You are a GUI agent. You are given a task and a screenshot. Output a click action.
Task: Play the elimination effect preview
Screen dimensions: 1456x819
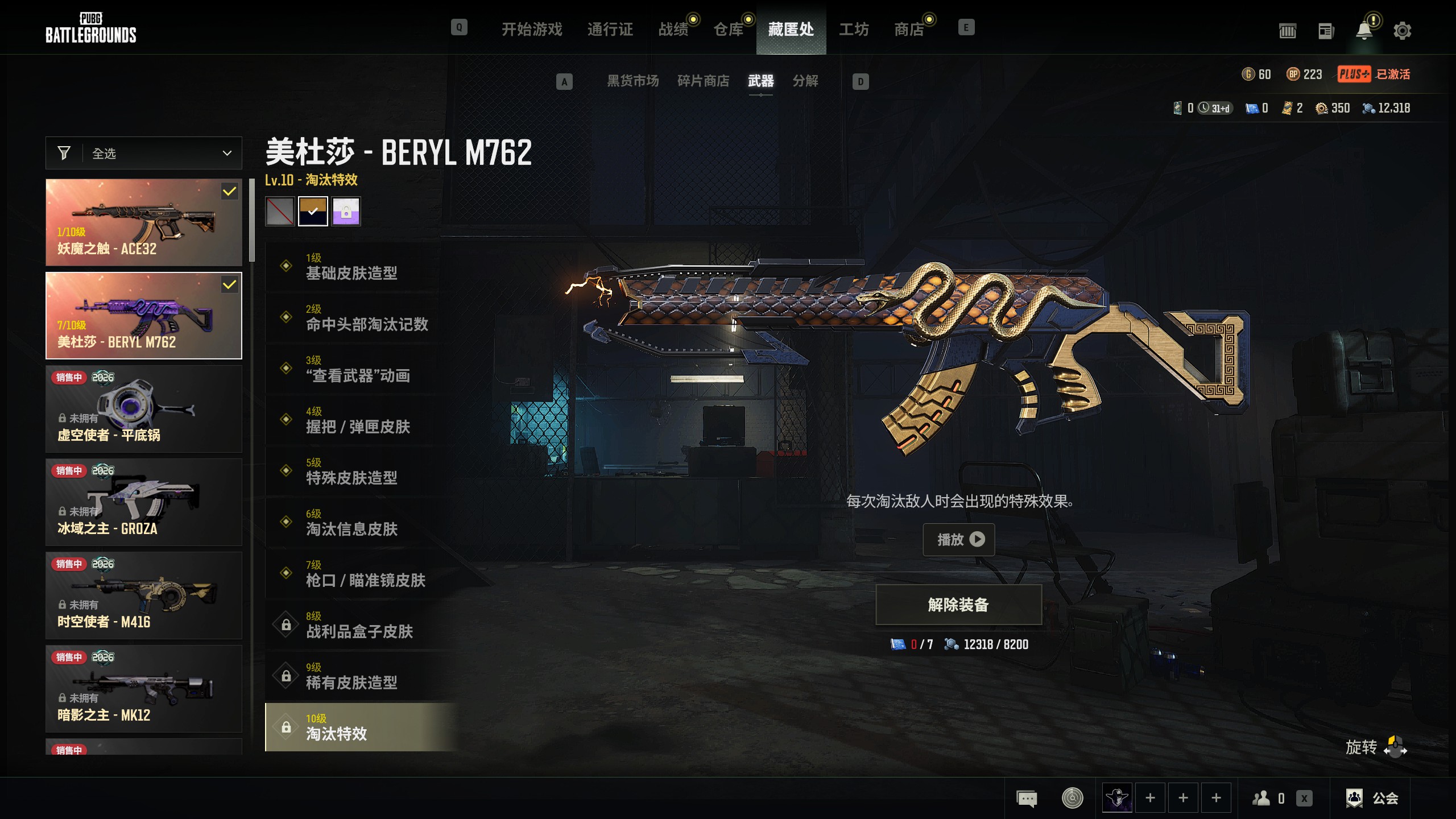pos(959,539)
